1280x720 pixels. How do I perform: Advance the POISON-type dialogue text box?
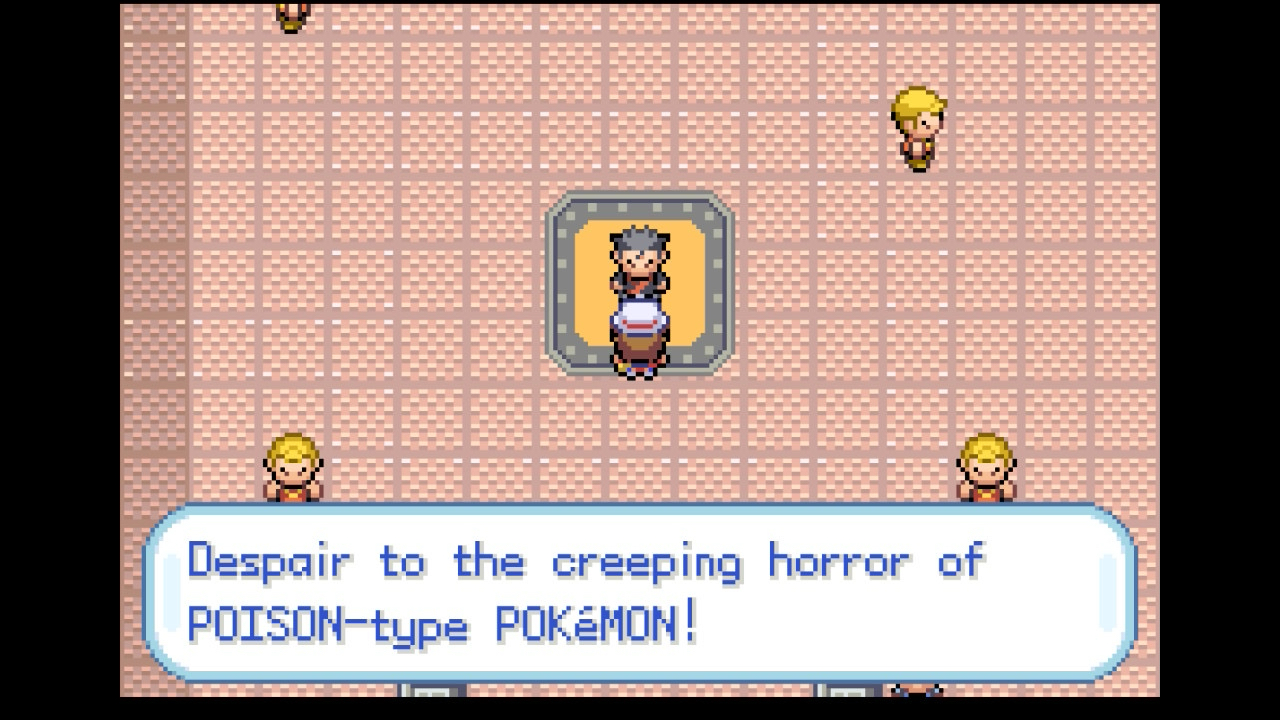pos(640,593)
